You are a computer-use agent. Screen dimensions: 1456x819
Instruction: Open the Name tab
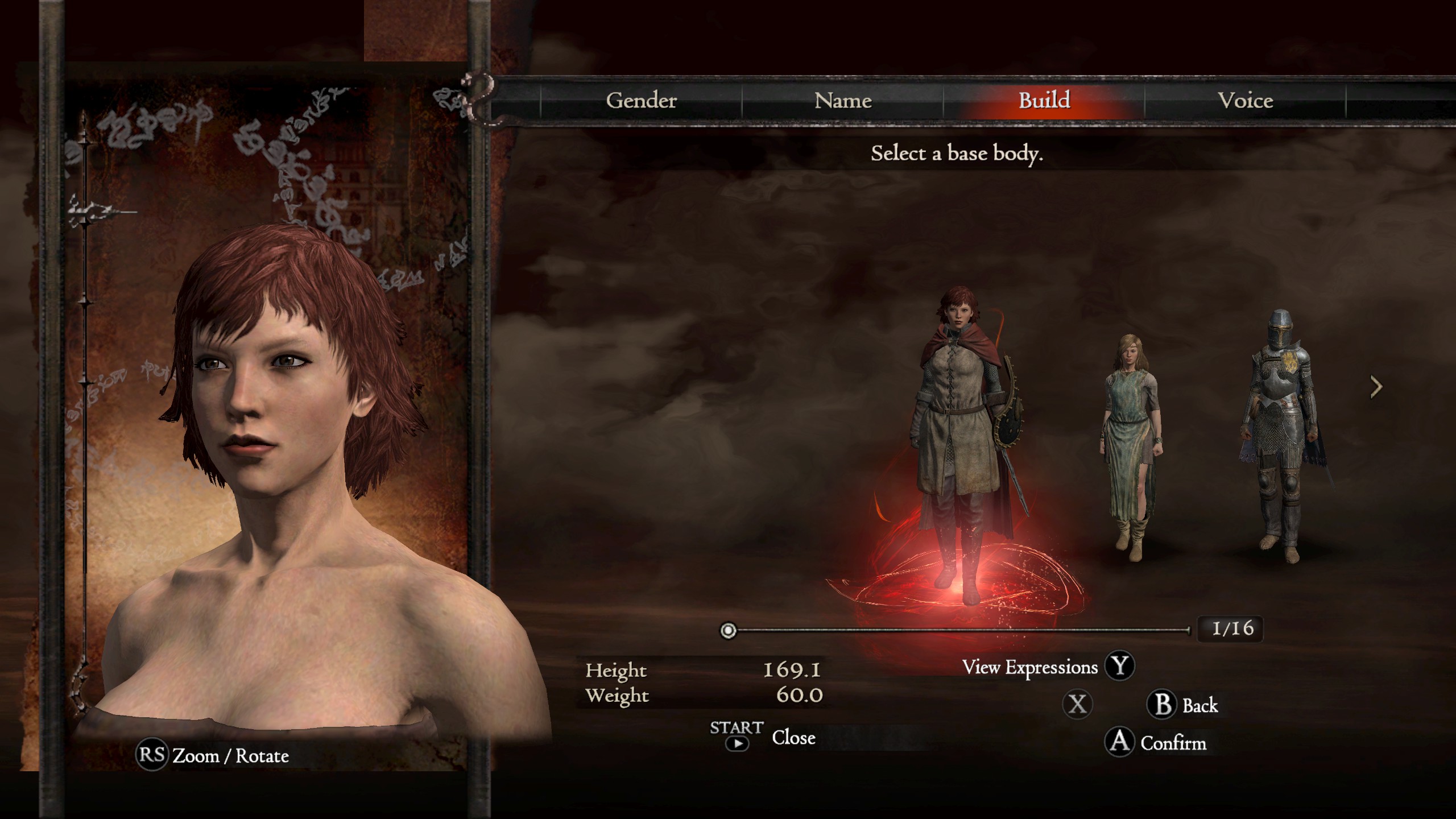(x=842, y=101)
